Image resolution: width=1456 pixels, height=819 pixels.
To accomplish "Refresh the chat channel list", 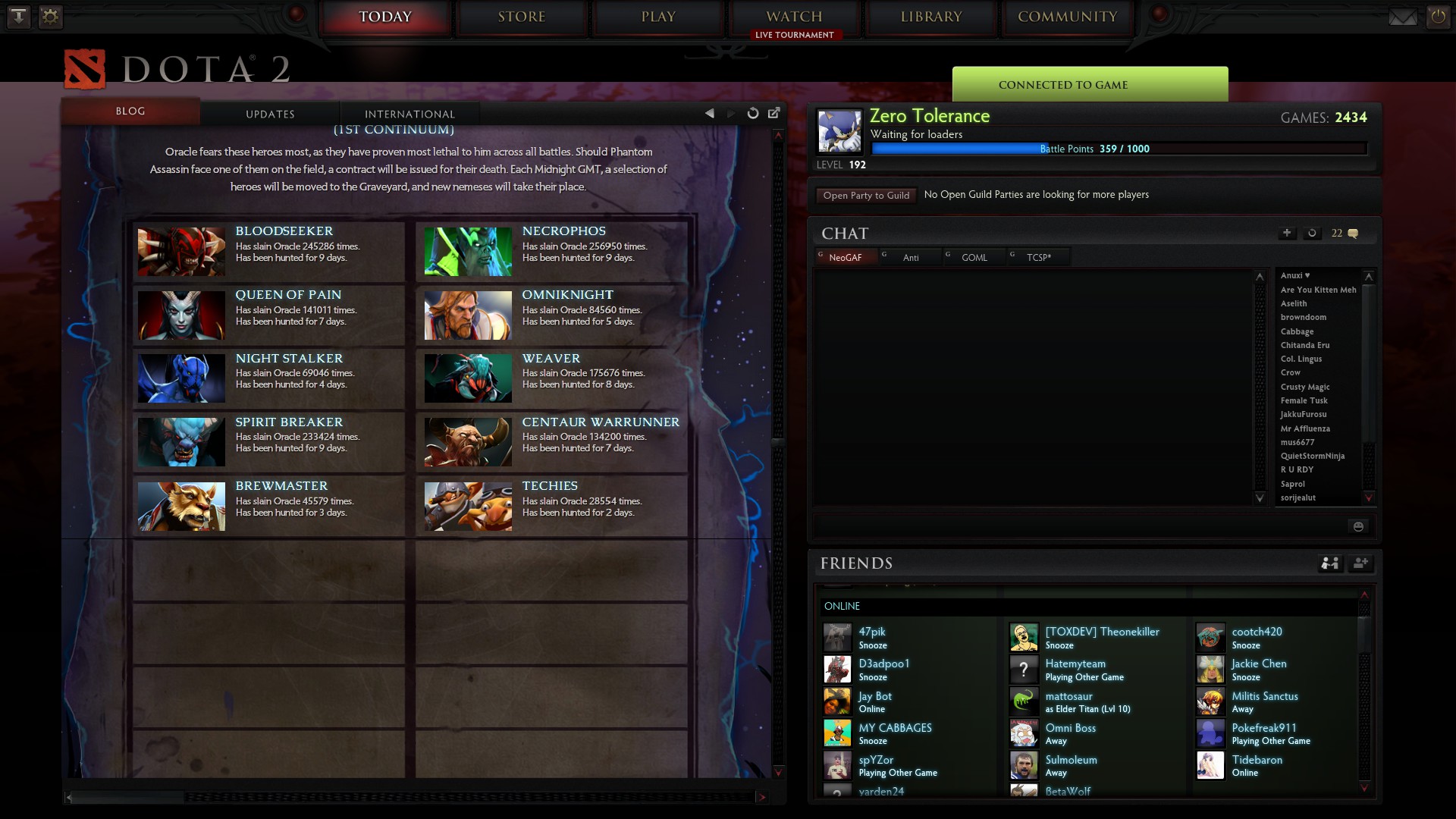I will [1312, 234].
